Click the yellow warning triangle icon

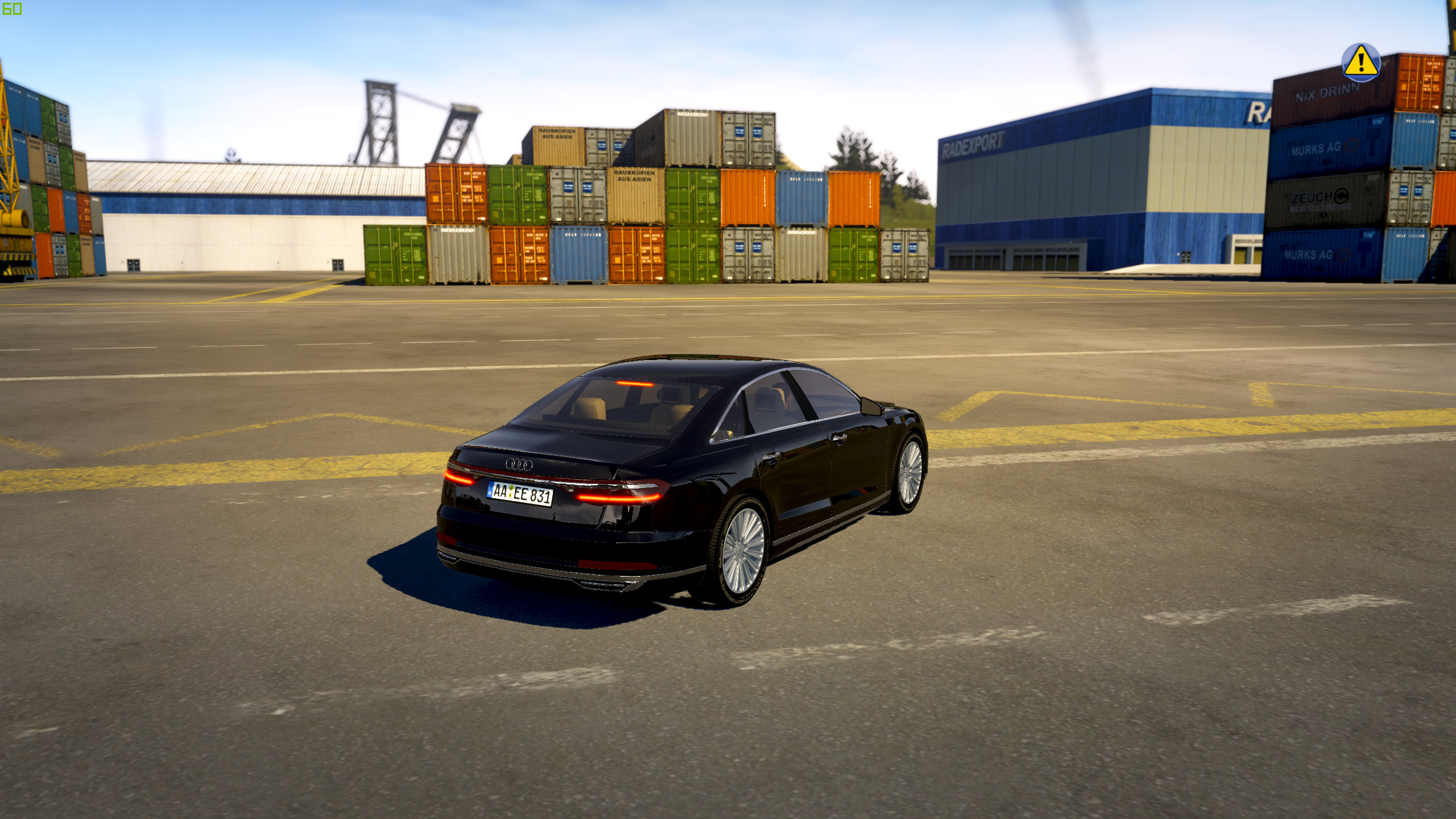(x=1360, y=62)
